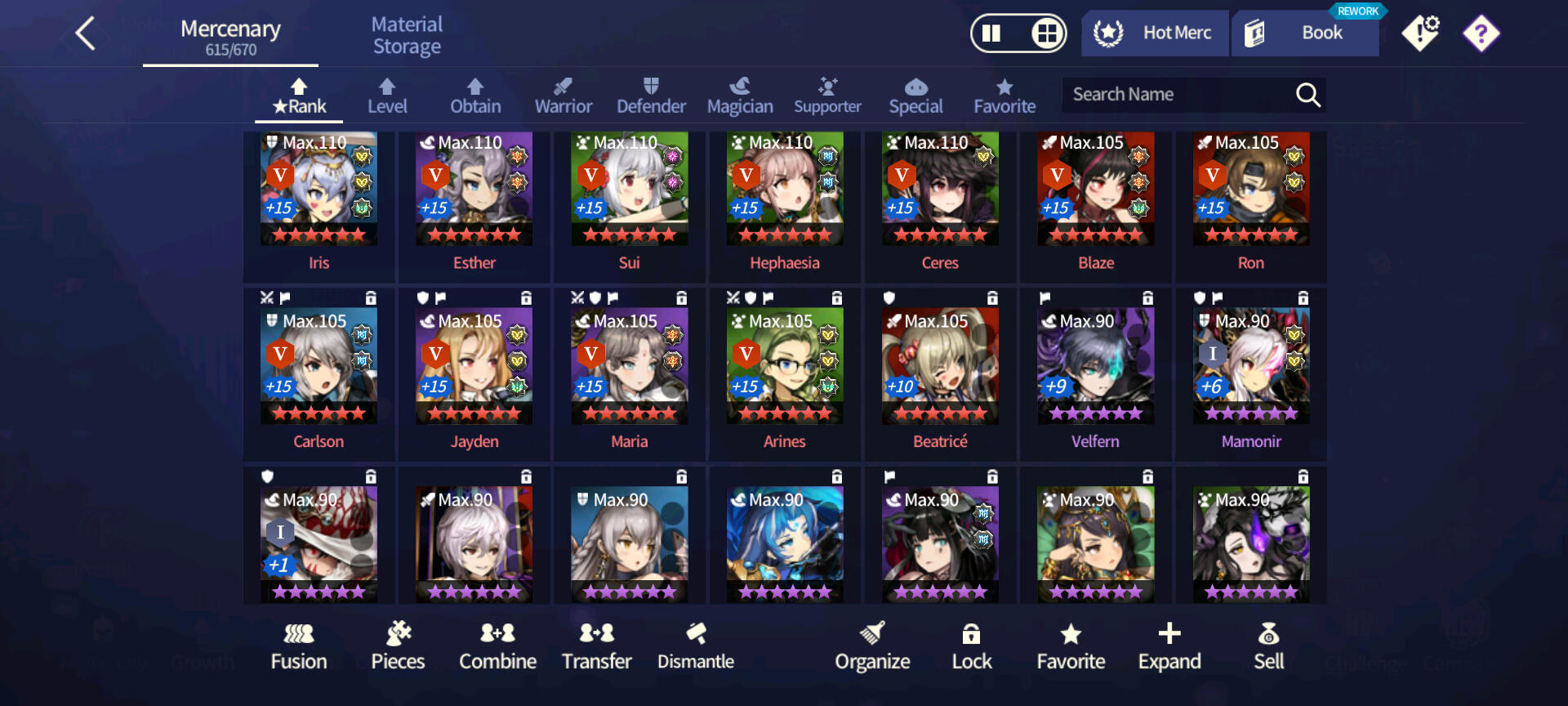Show only Defender mercenaries
Screen dimensions: 1568x706
point(651,96)
